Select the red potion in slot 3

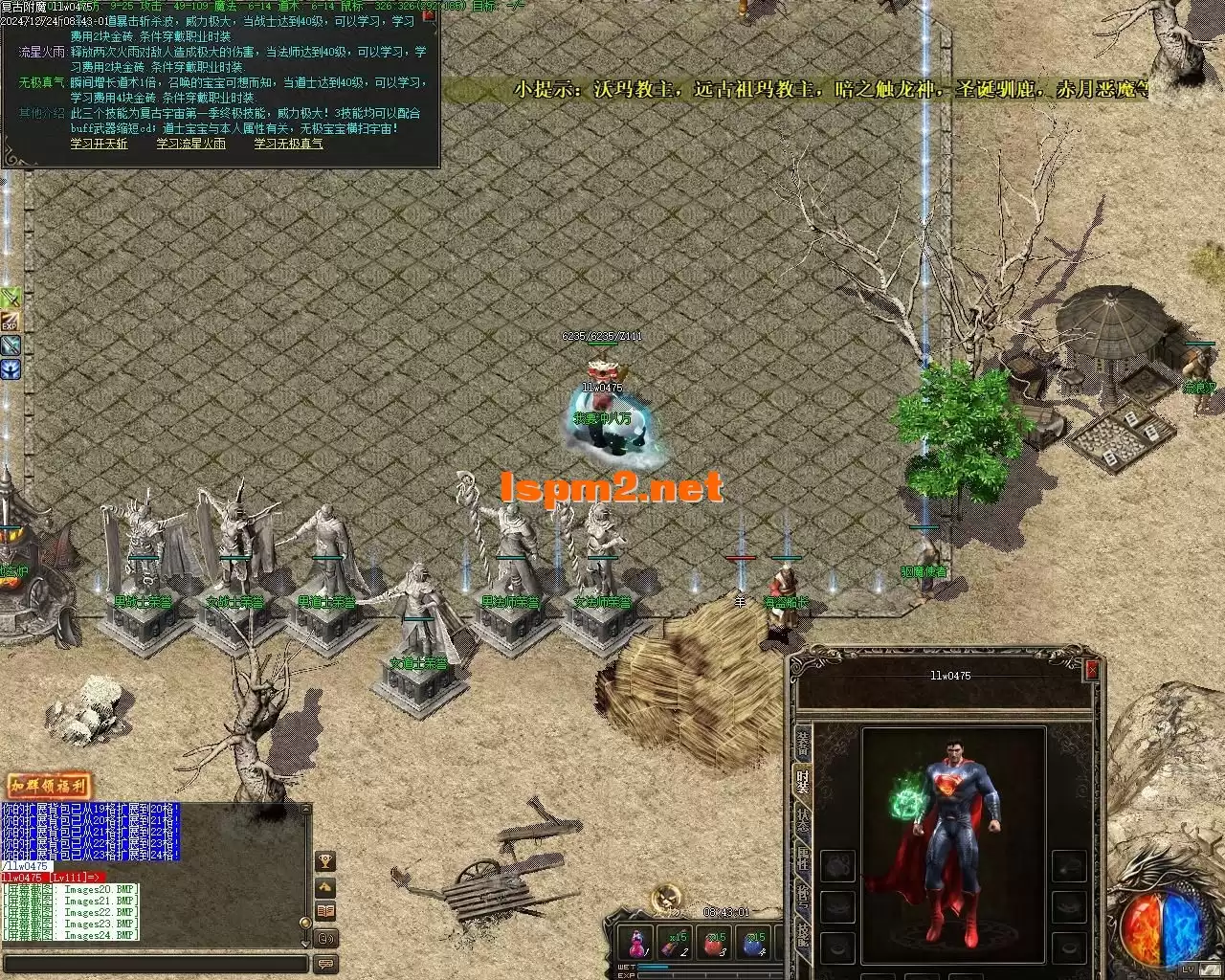pyautogui.click(x=715, y=943)
